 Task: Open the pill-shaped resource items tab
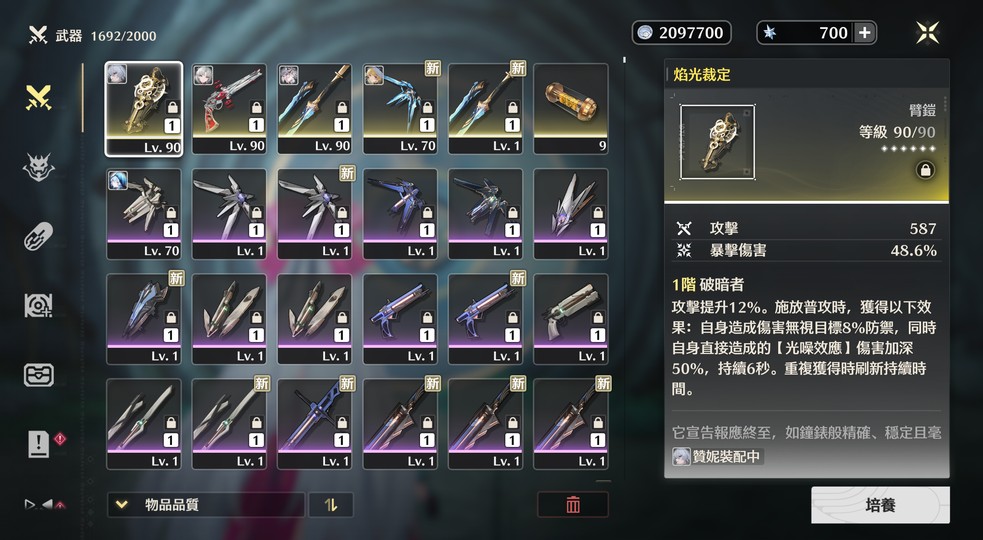(39, 237)
